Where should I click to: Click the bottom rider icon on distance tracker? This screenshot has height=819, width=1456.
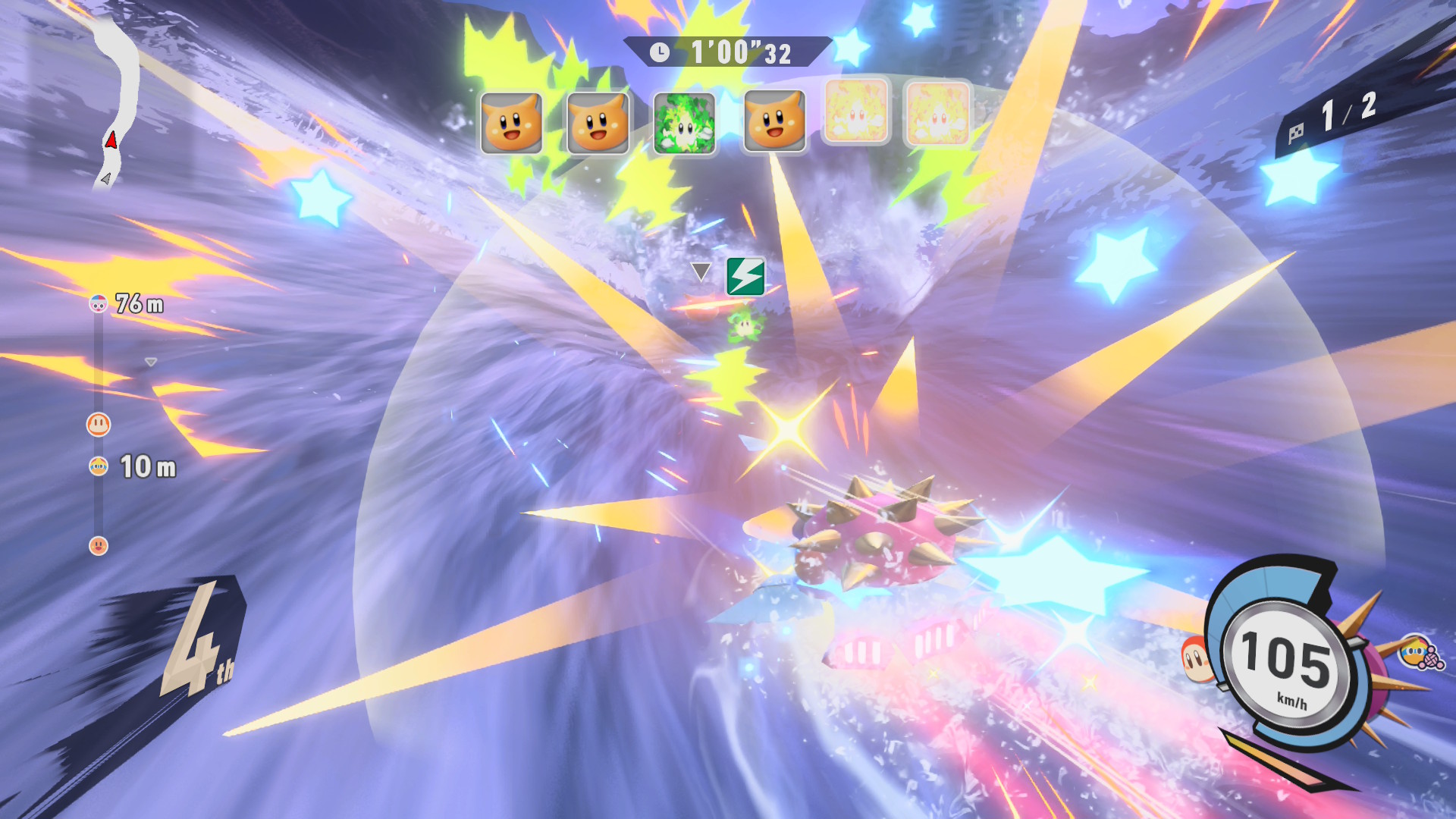[x=99, y=545]
